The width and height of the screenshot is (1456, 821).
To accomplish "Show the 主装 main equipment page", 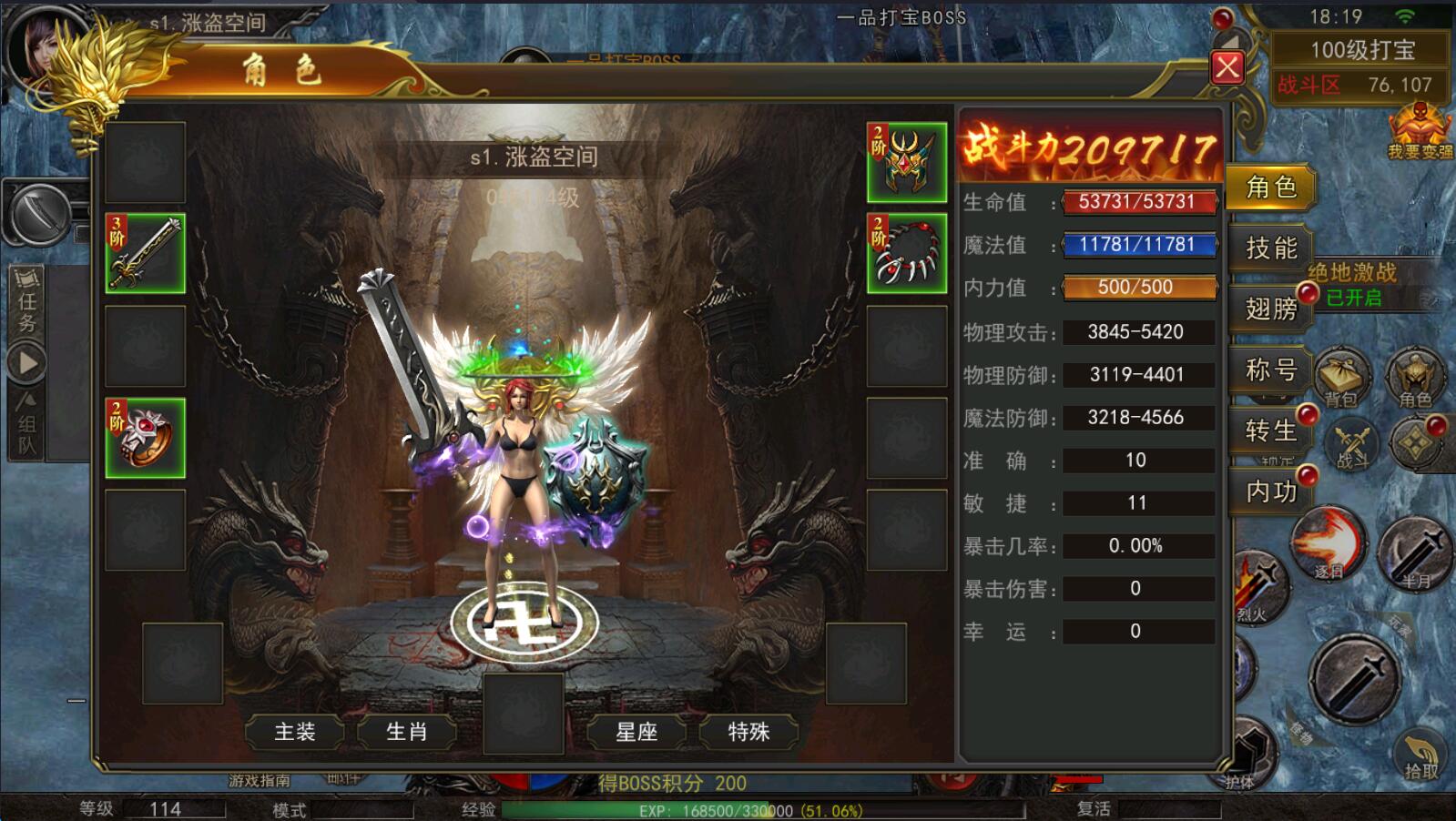I will pyautogui.click(x=295, y=732).
